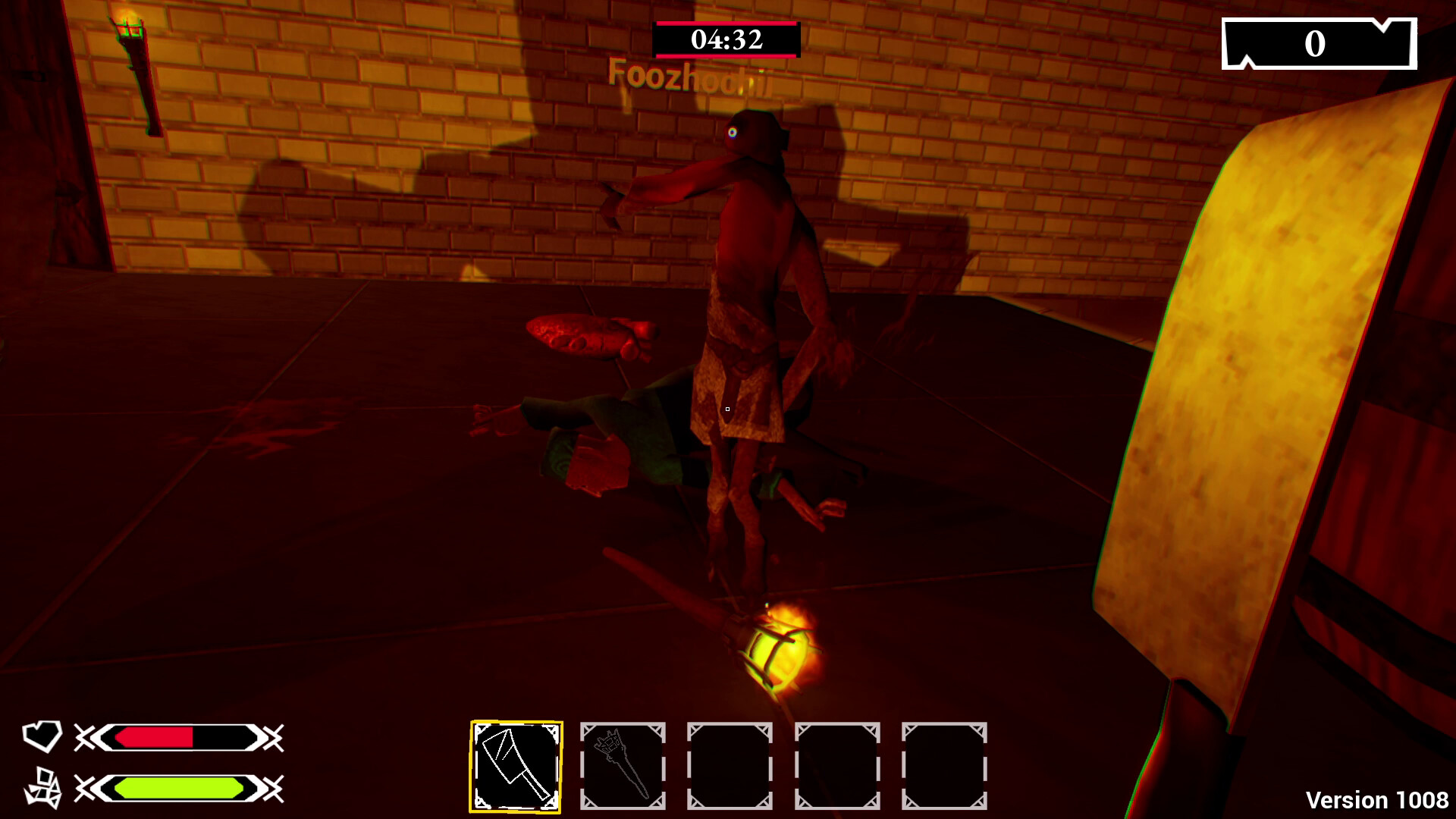This screenshot has width=1456, height=819.
Task: Click the Foozhochii player nametag
Action: coord(690,76)
